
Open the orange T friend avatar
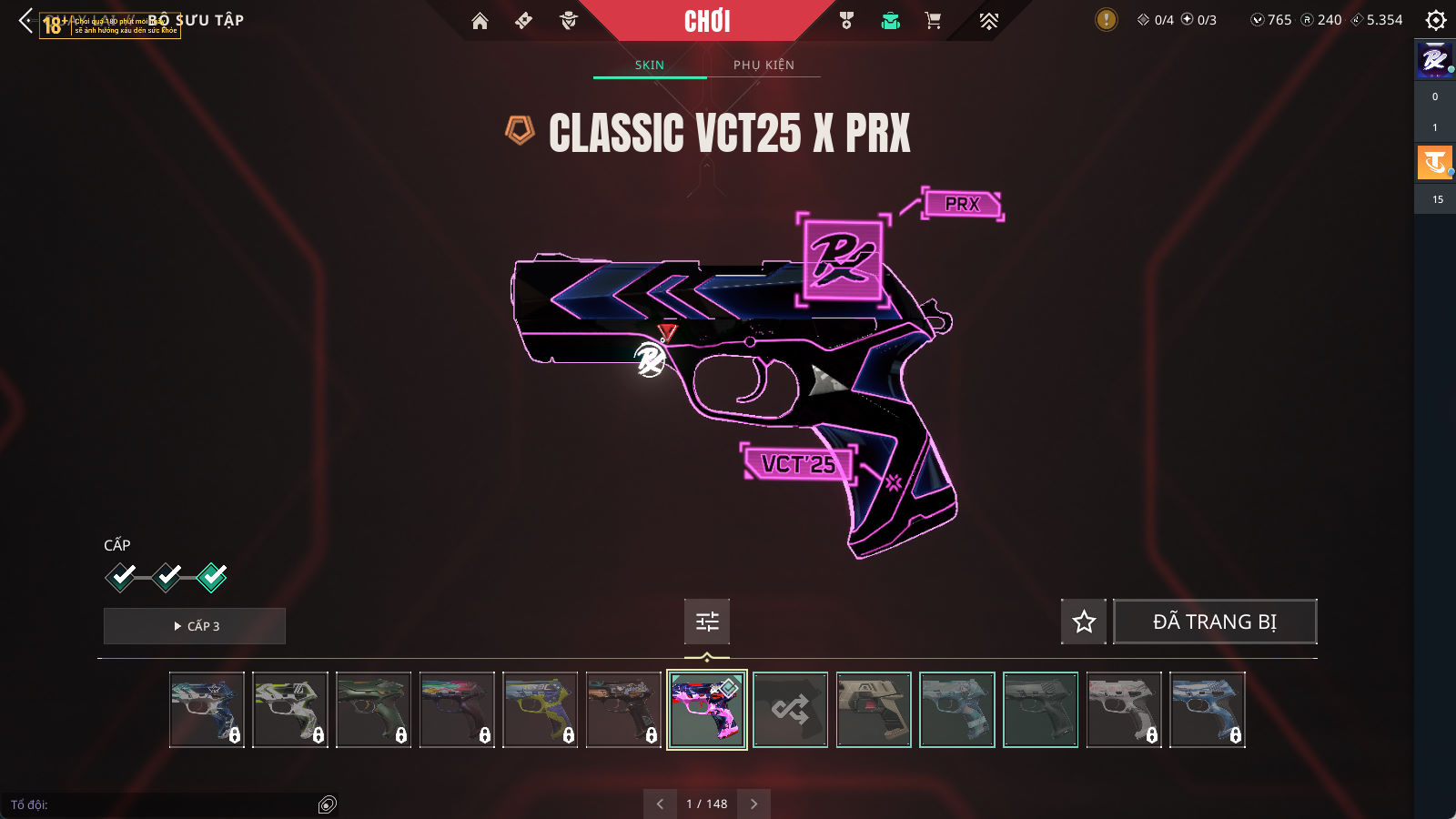[x=1434, y=163]
